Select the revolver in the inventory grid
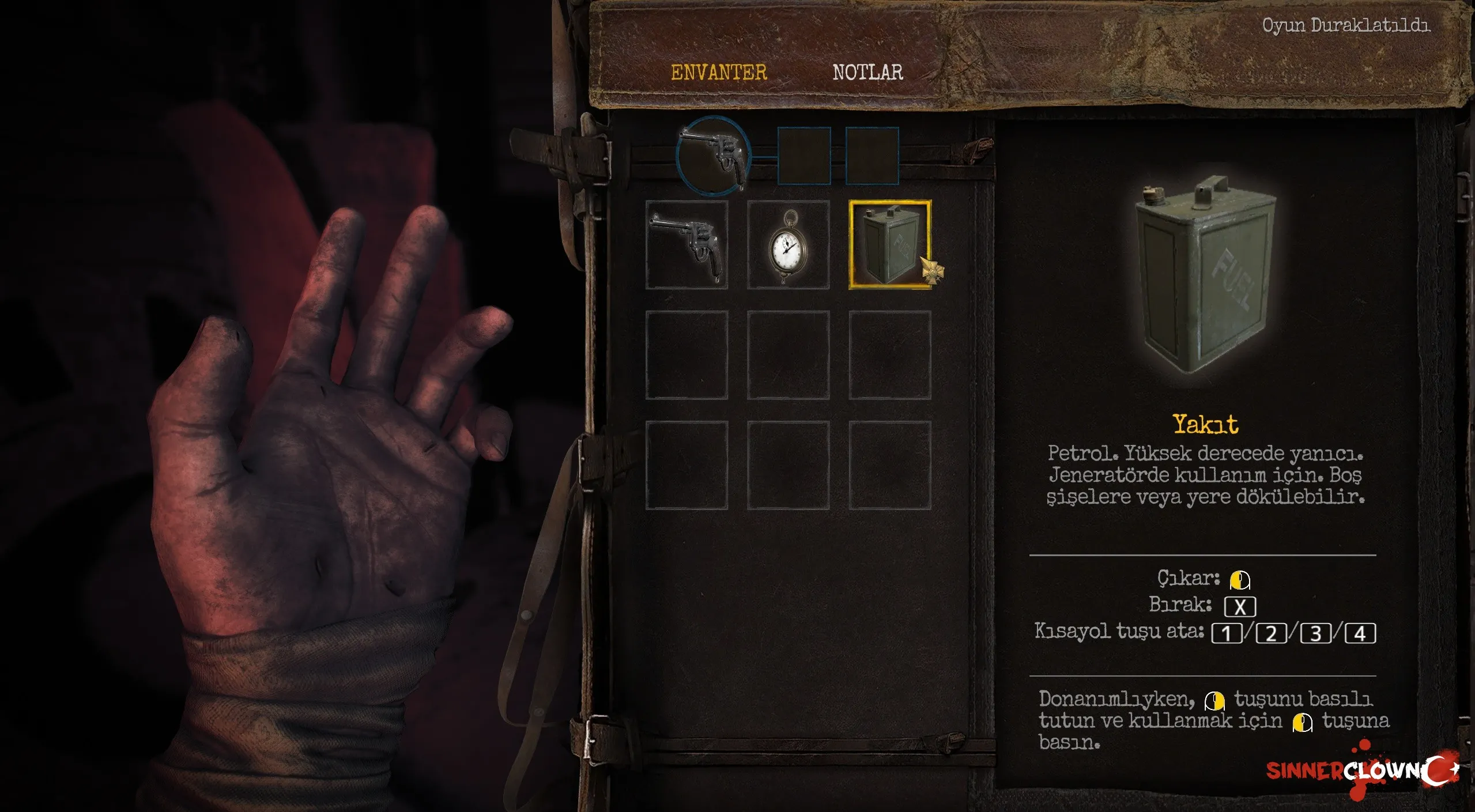Screen dimensions: 1475x812 click(686, 245)
